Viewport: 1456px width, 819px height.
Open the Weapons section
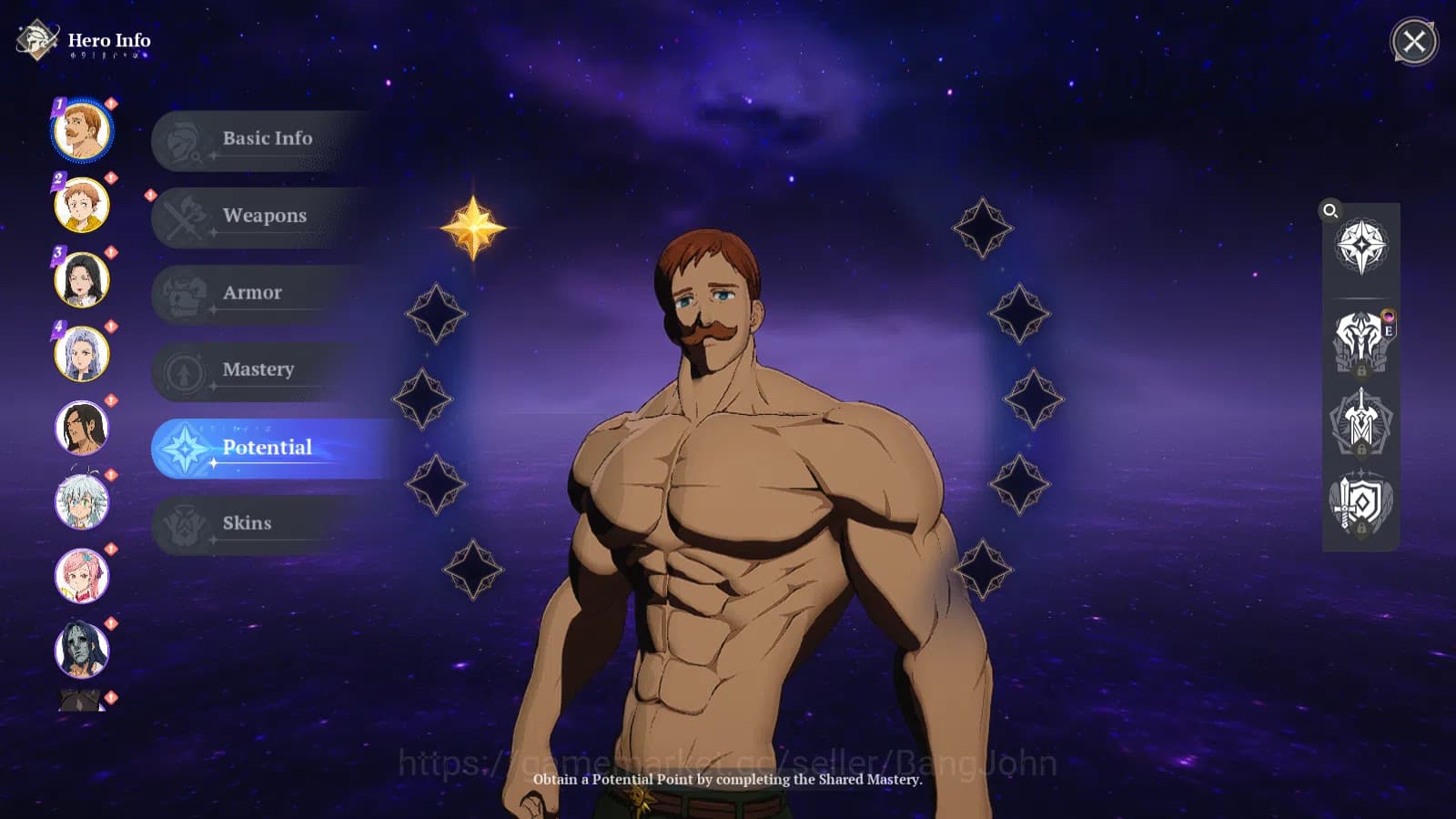coord(264,216)
